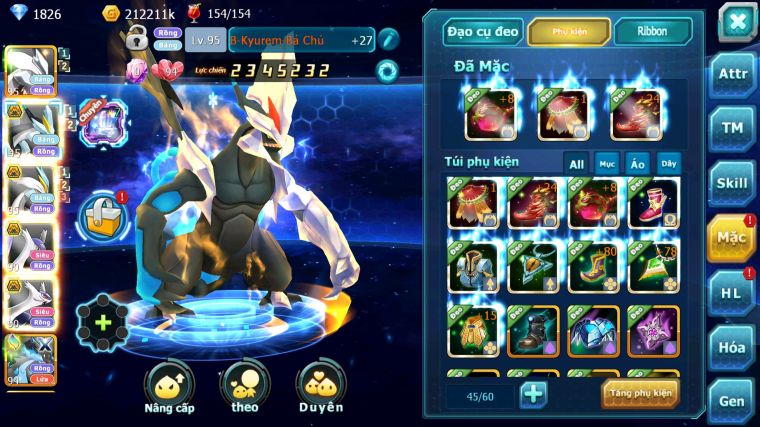The width and height of the screenshot is (760, 427).
Task: Open the Attr side tab
Action: point(733,74)
